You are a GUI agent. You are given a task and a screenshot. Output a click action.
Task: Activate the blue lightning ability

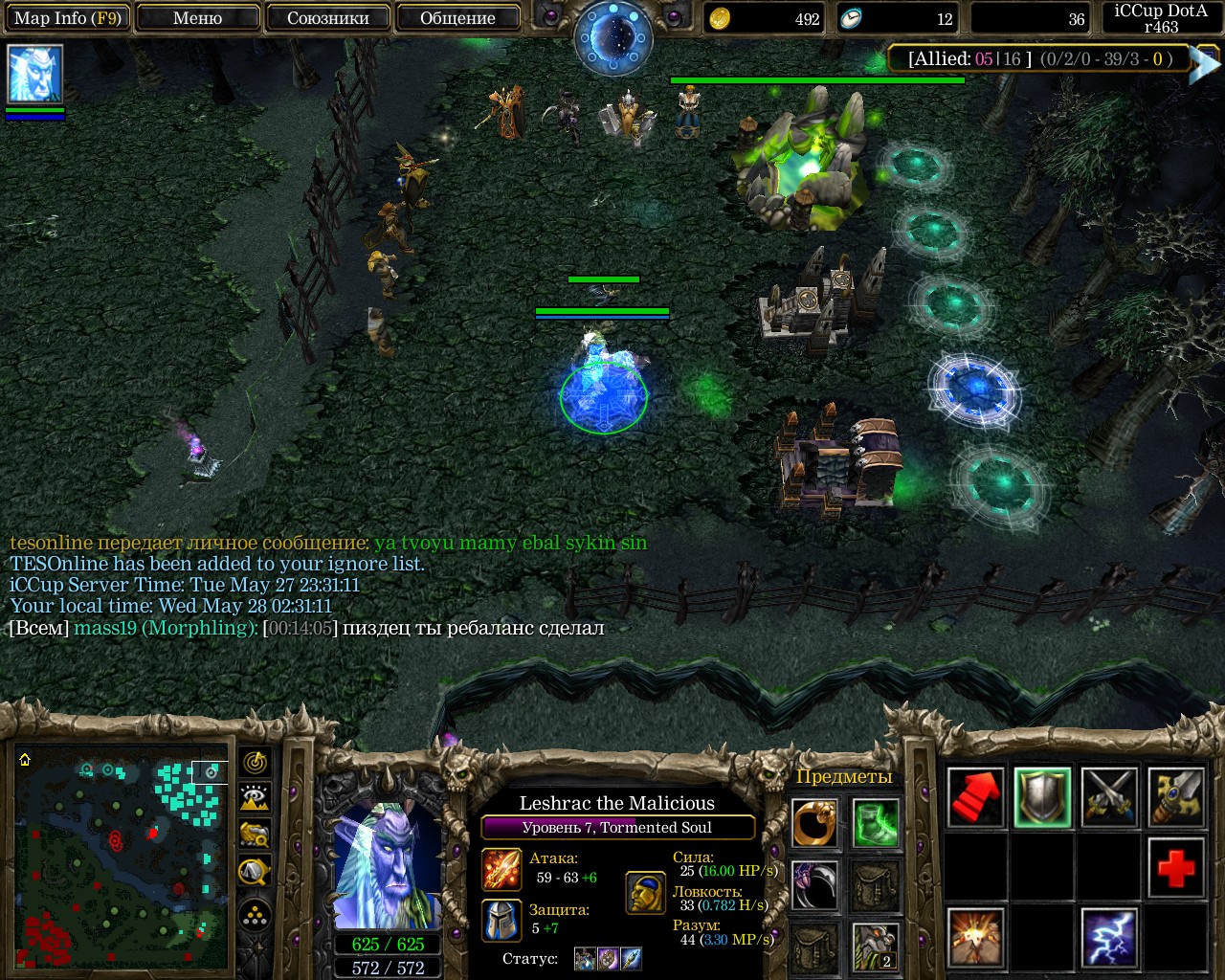tap(1109, 937)
